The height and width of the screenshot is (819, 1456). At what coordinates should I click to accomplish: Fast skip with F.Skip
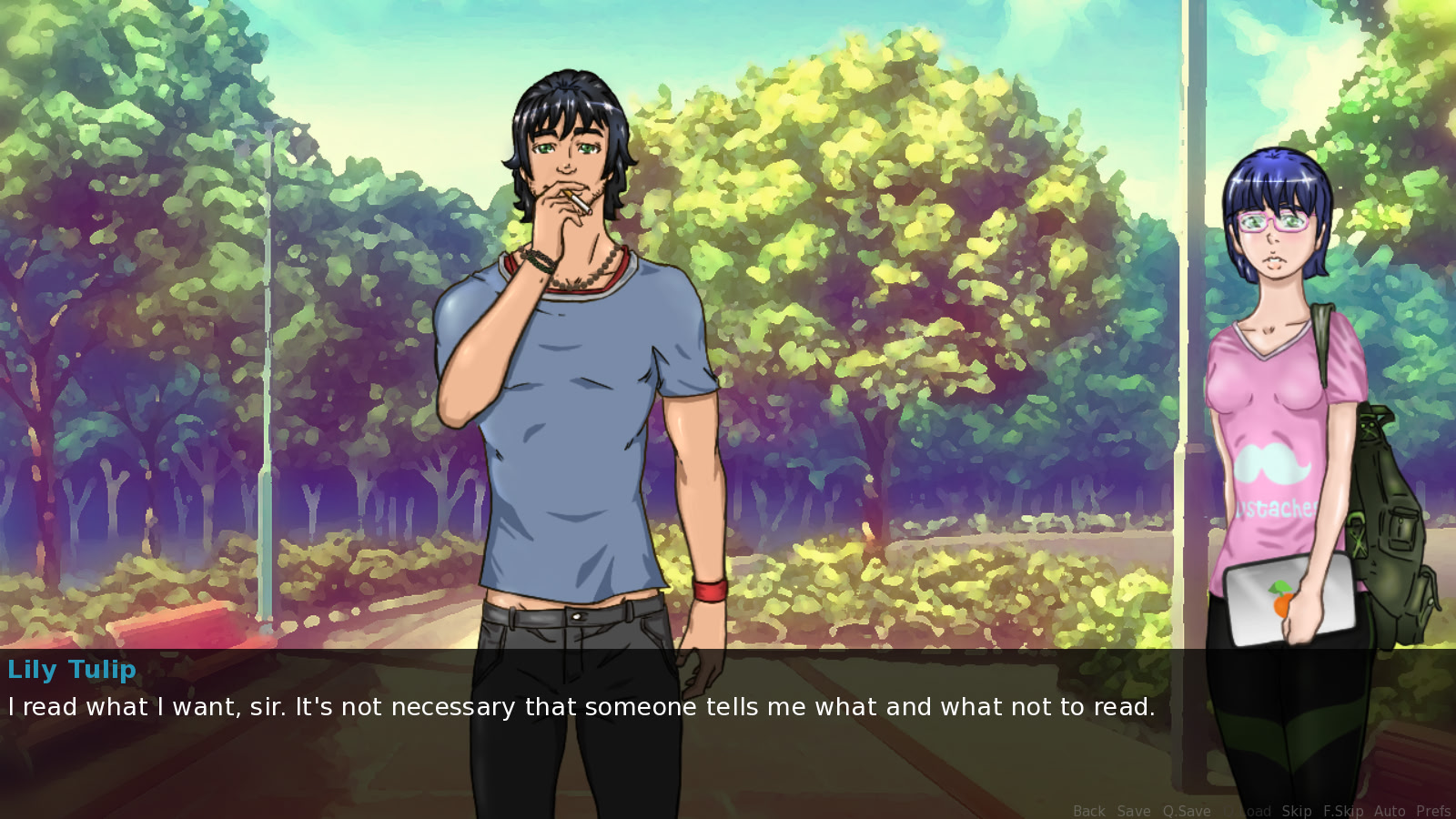(1343, 811)
